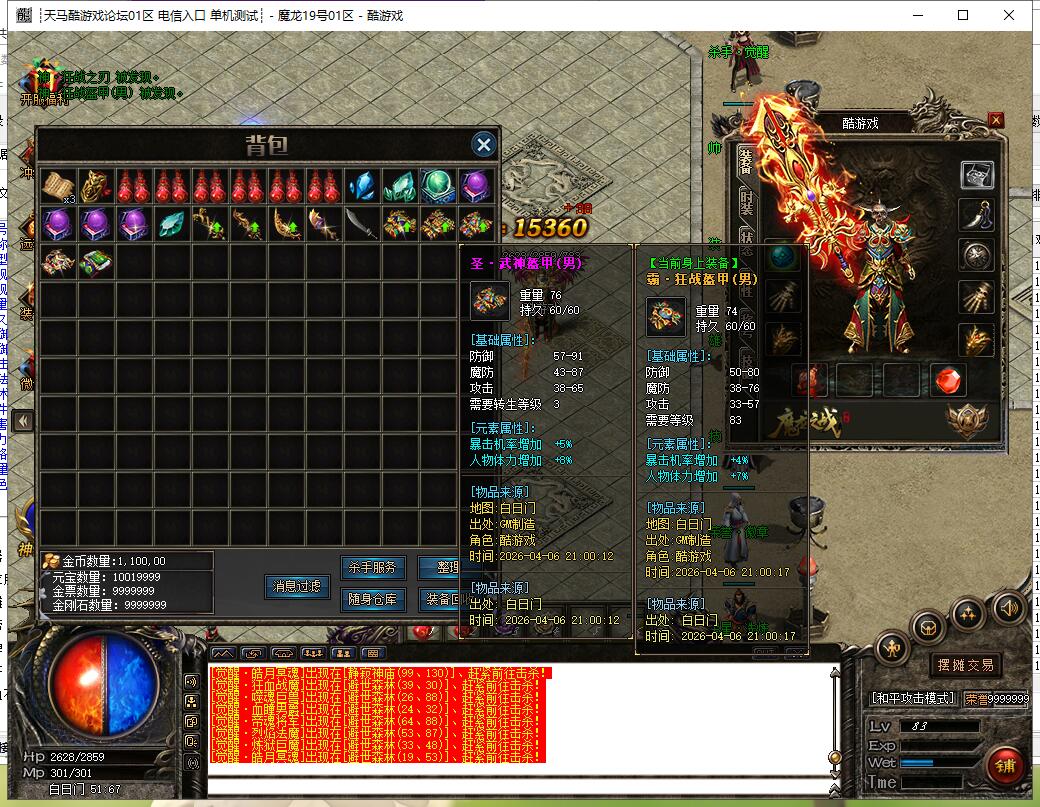Close the character equipment panel
This screenshot has height=807, width=1040.
coord(995,120)
